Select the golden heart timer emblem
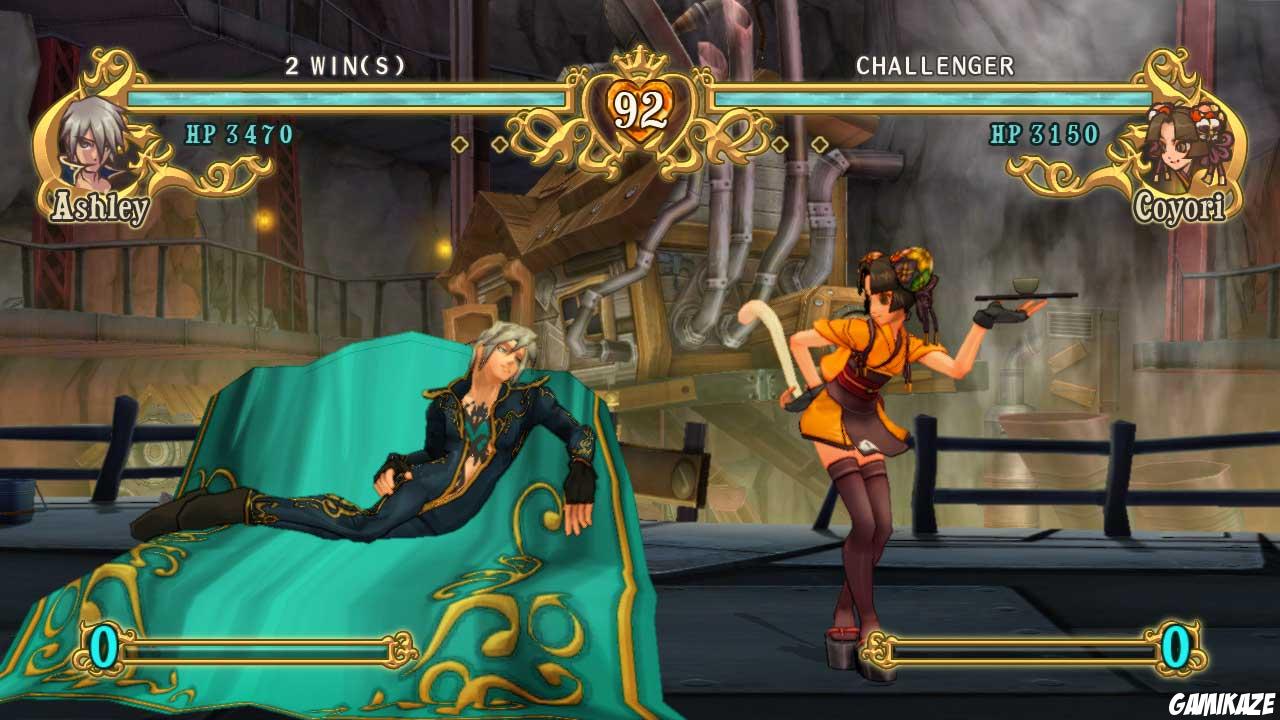This screenshot has width=1280, height=720. pyautogui.click(x=640, y=110)
